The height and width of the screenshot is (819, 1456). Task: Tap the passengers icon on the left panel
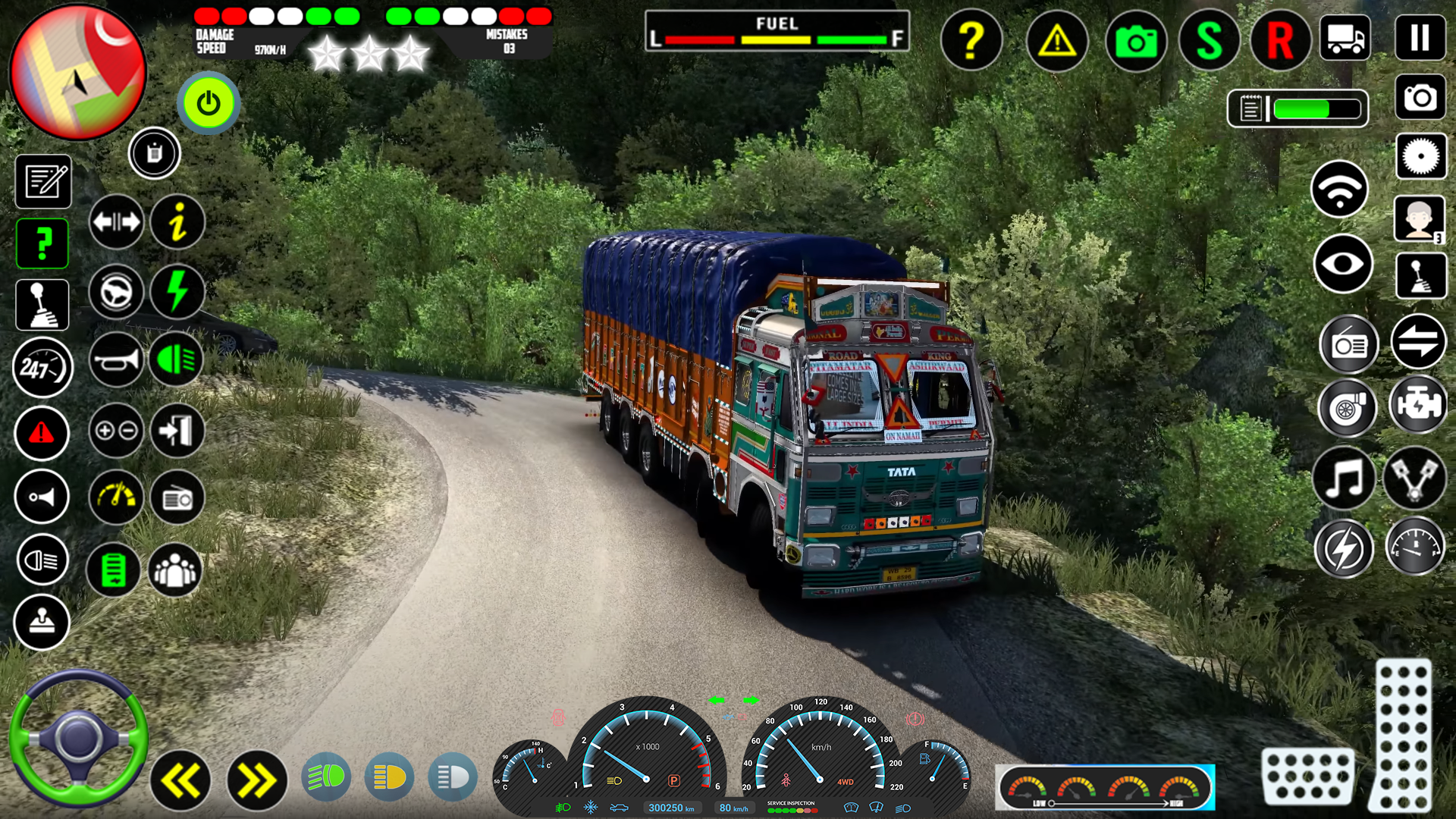(177, 570)
